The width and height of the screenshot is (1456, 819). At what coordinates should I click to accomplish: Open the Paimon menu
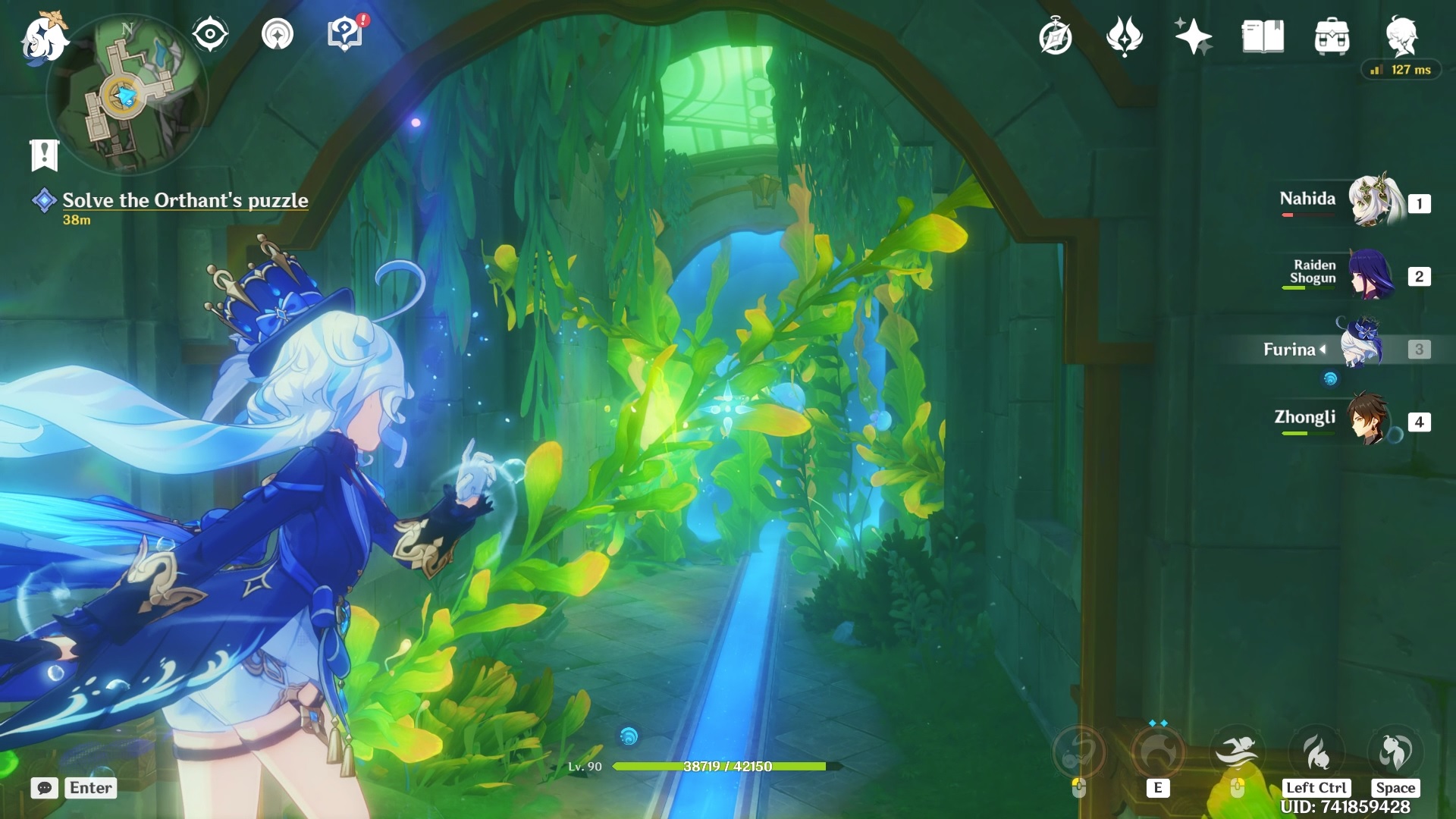(x=44, y=38)
